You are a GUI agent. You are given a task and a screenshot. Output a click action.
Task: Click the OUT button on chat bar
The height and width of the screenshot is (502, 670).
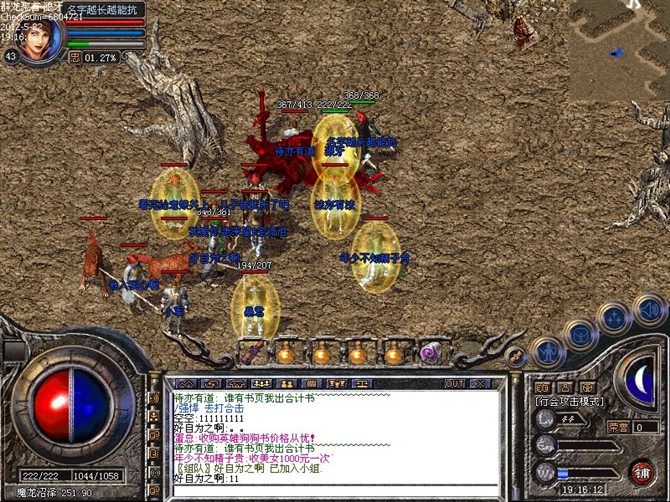point(455,383)
